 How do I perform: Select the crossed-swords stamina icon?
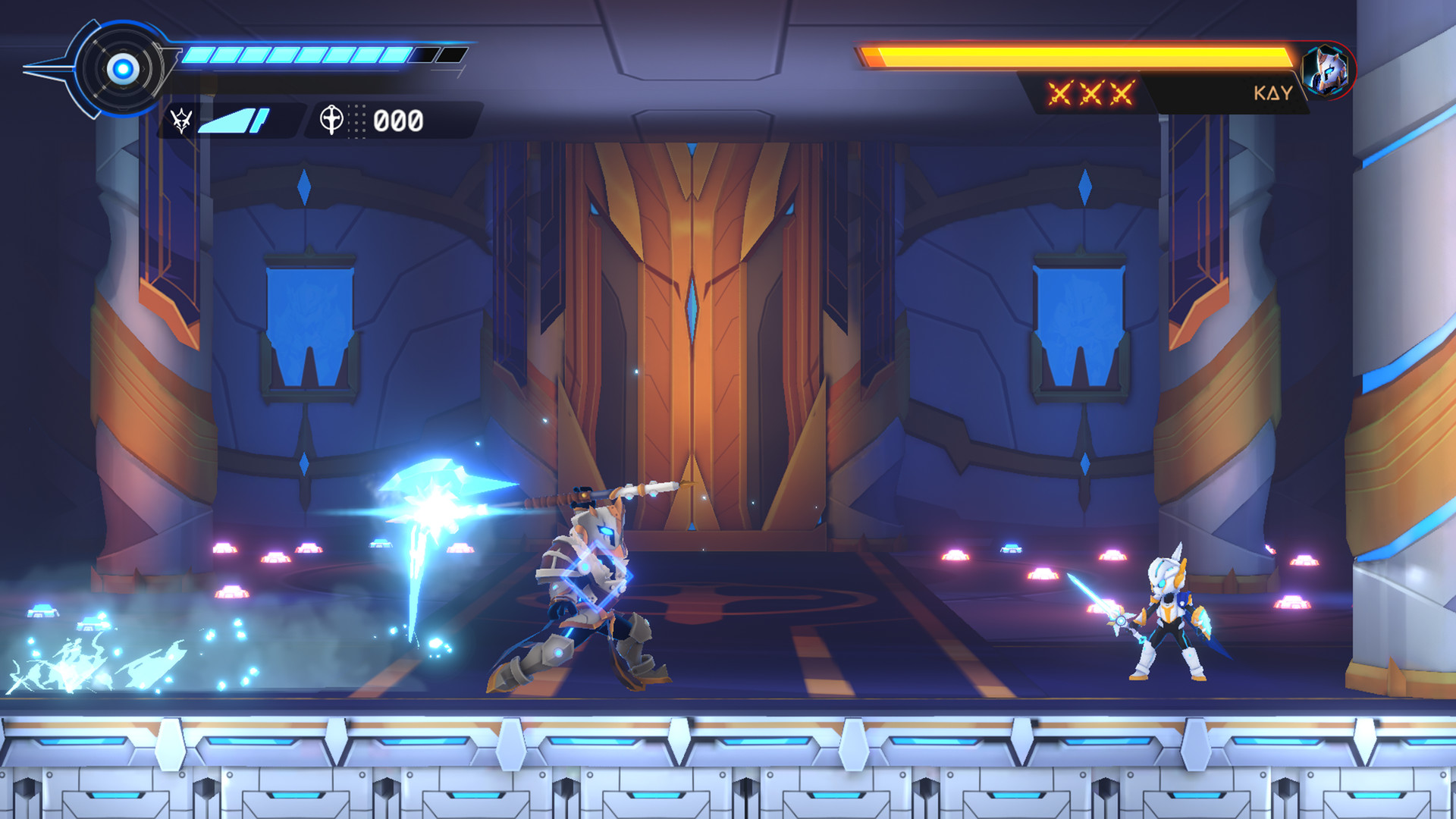click(182, 118)
